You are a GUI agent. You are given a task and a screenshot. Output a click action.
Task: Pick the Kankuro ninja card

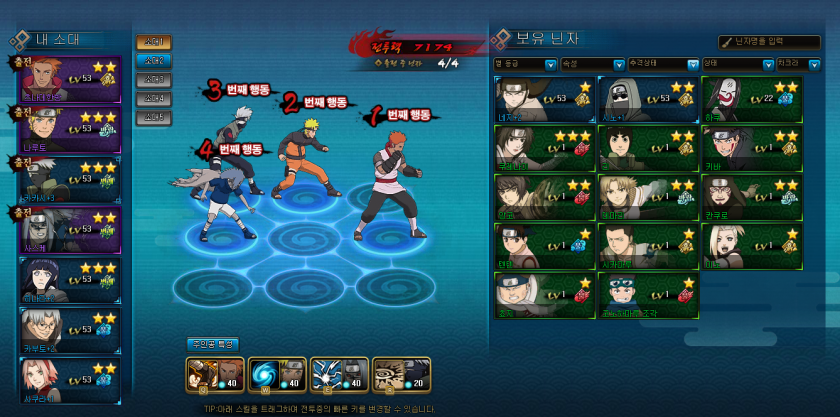(x=752, y=196)
